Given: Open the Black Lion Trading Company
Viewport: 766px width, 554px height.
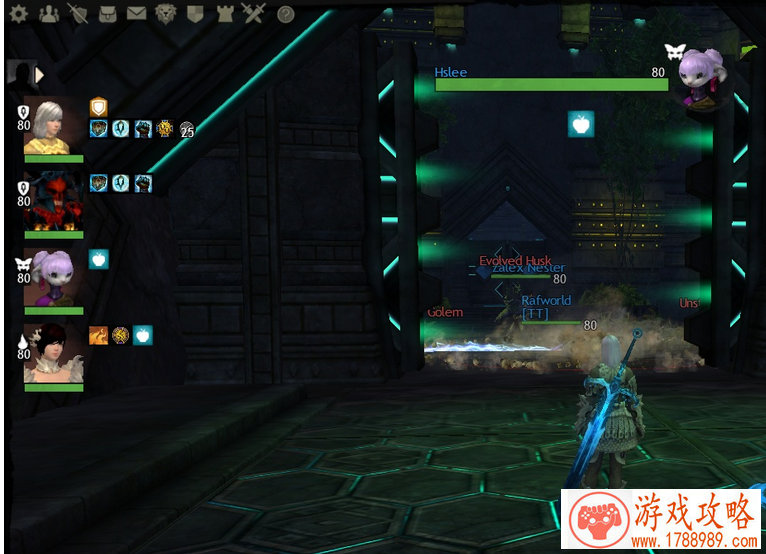Looking at the screenshot, I should pos(166,14).
